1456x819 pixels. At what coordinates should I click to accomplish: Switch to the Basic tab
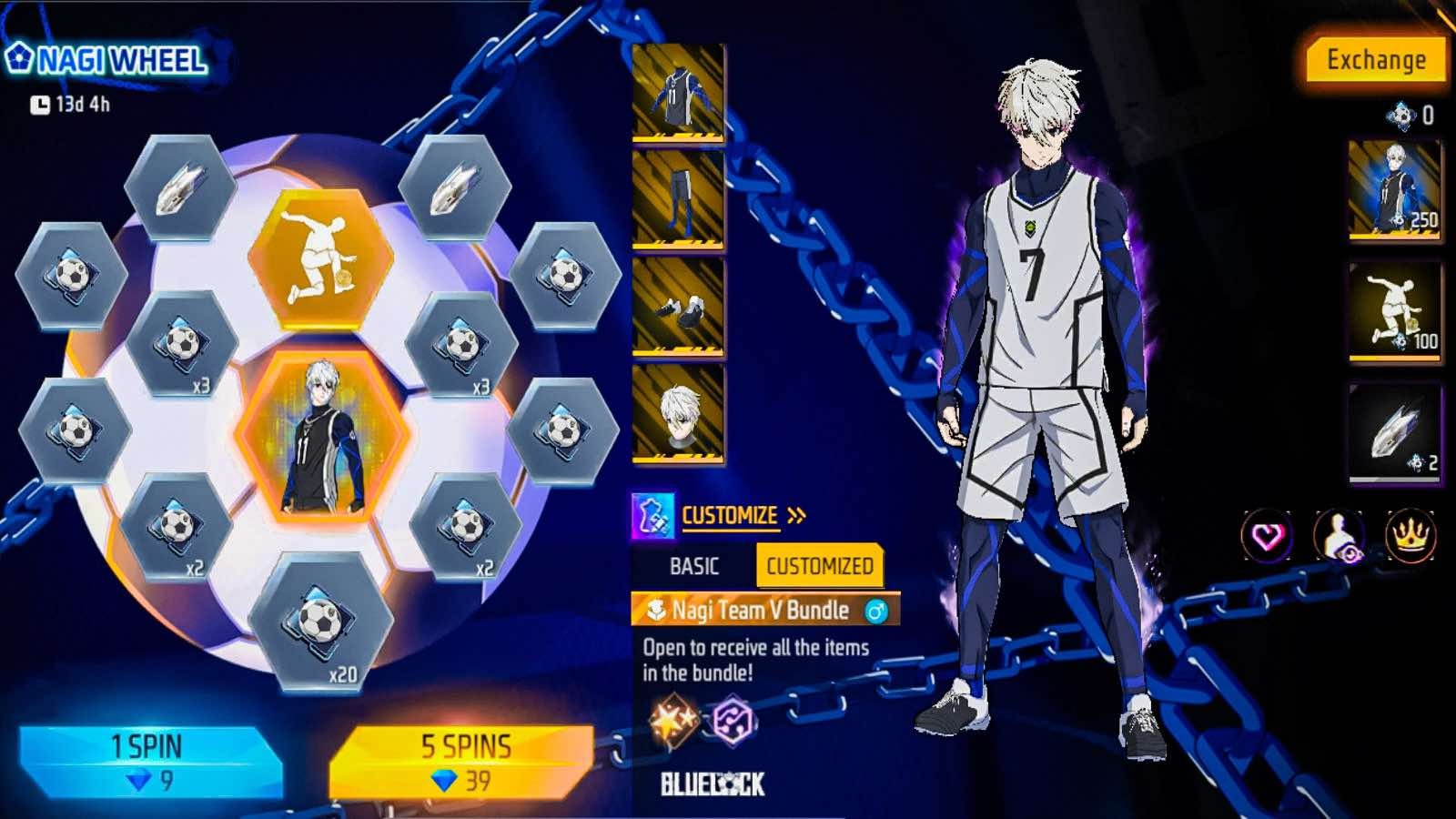click(693, 566)
